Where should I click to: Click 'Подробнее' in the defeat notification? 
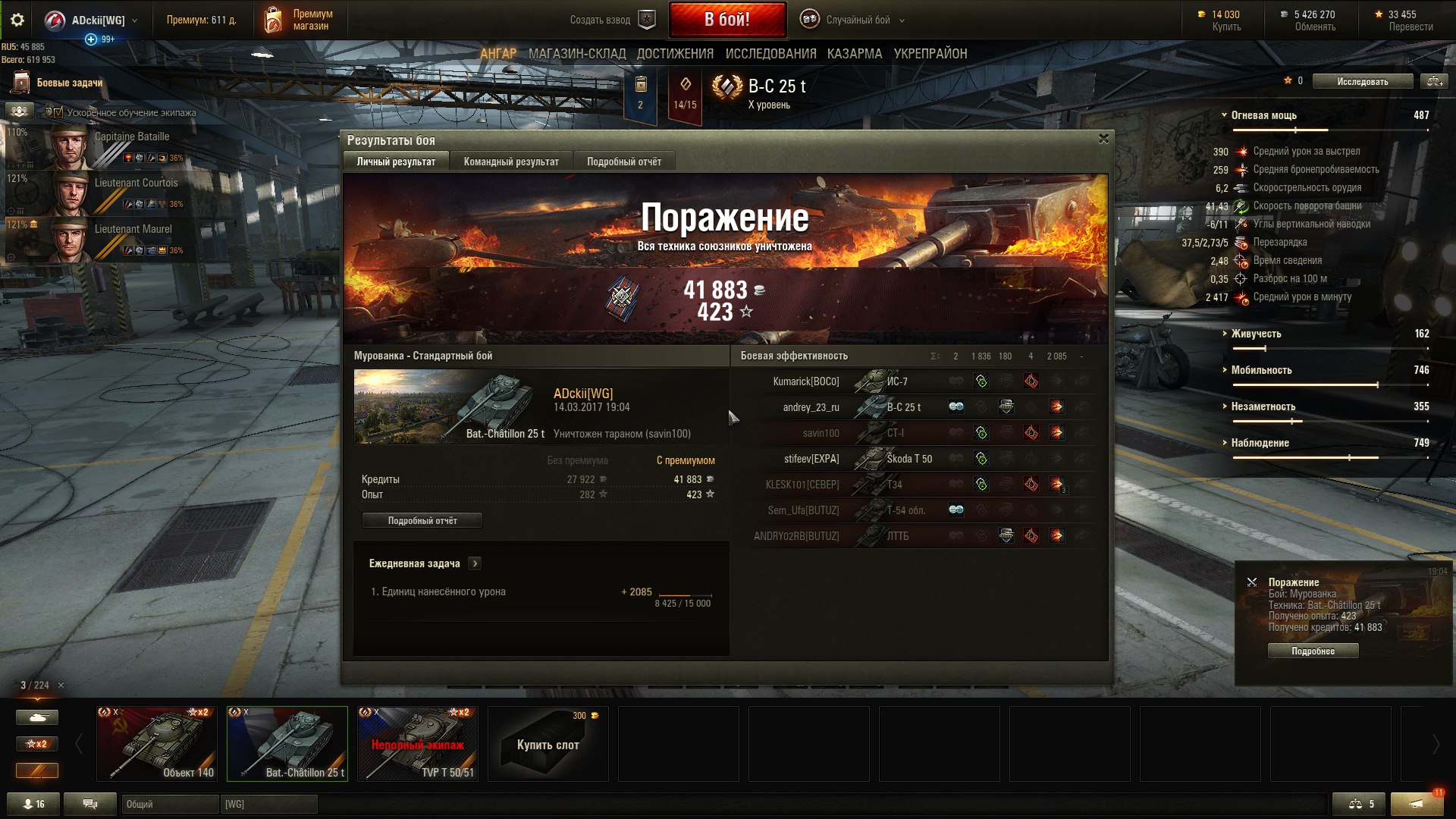click(1313, 651)
